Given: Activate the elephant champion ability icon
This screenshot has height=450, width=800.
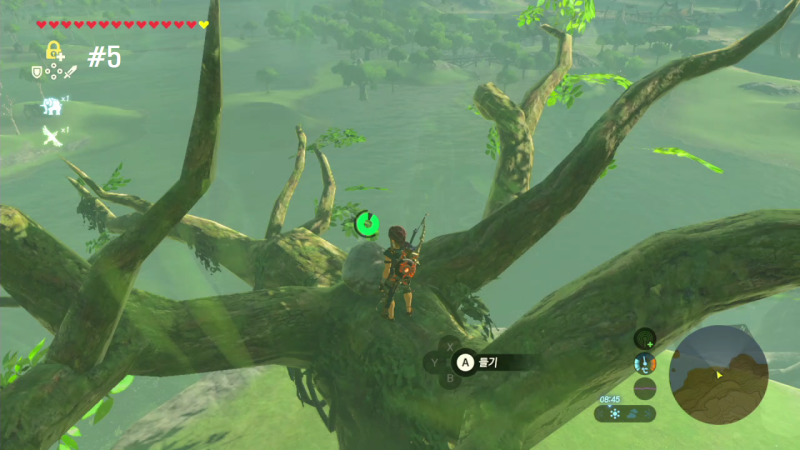Looking at the screenshot, I should coord(51,106).
